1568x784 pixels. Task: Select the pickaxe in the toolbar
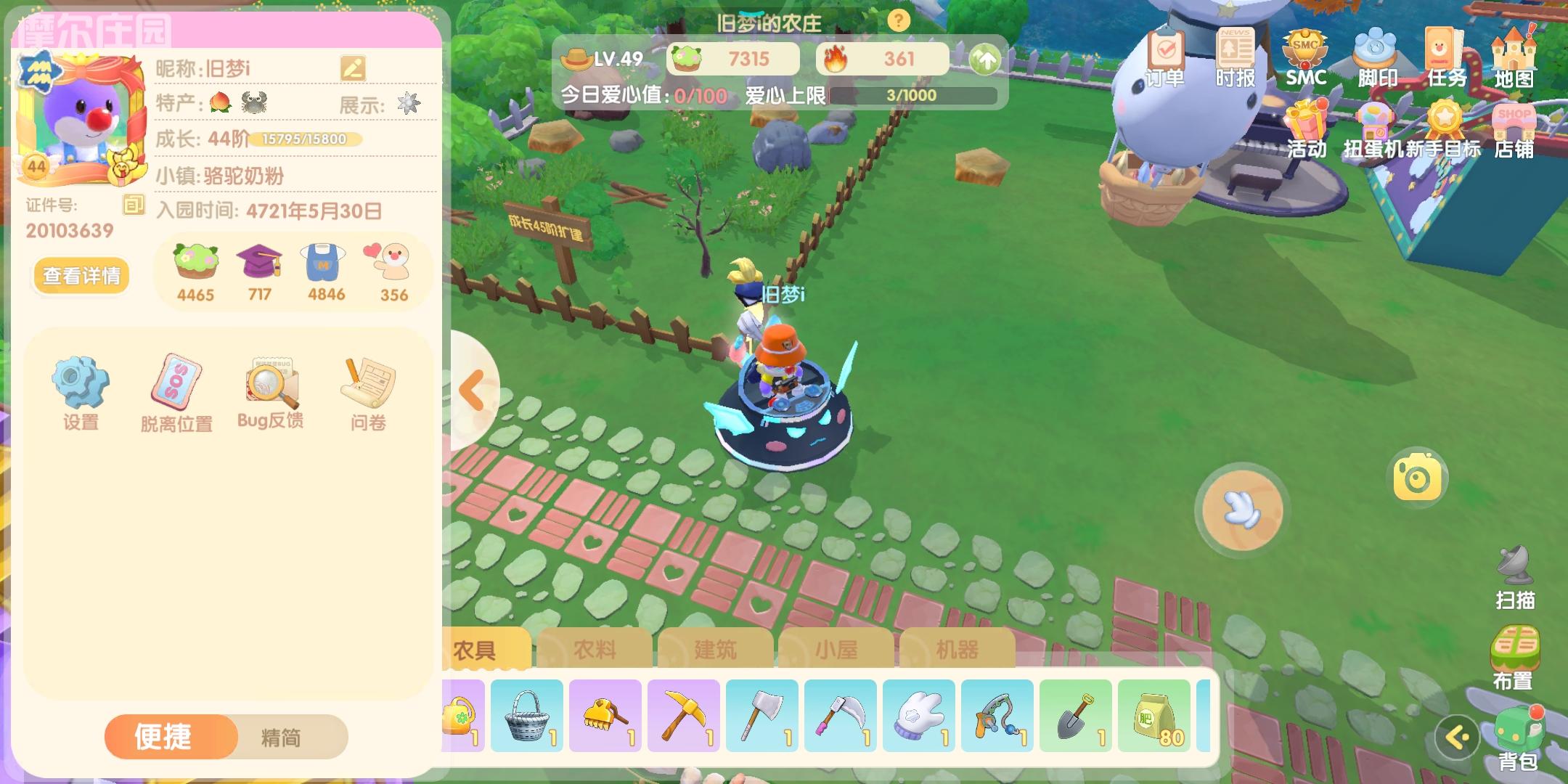[x=683, y=715]
